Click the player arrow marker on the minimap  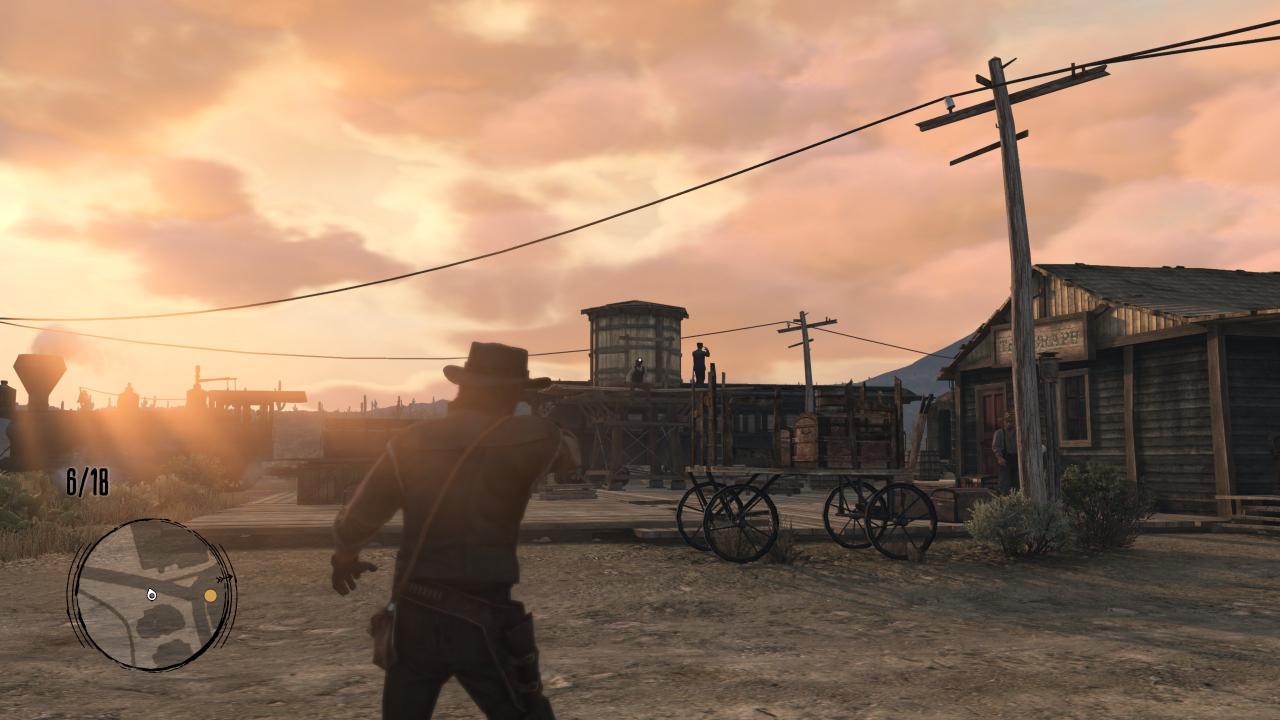(x=152, y=594)
